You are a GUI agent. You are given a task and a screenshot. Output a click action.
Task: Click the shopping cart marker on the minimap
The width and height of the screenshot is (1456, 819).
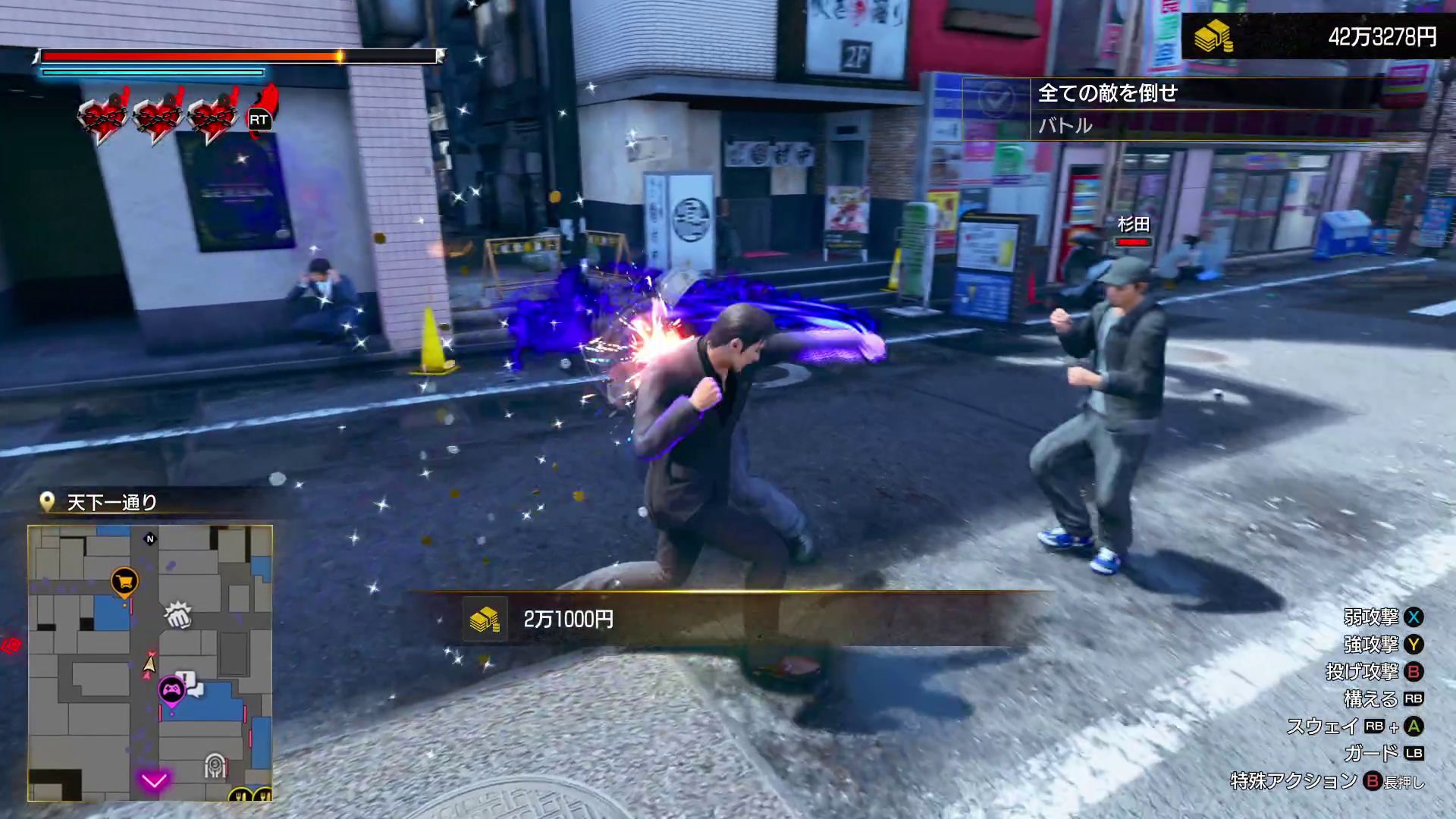[124, 582]
